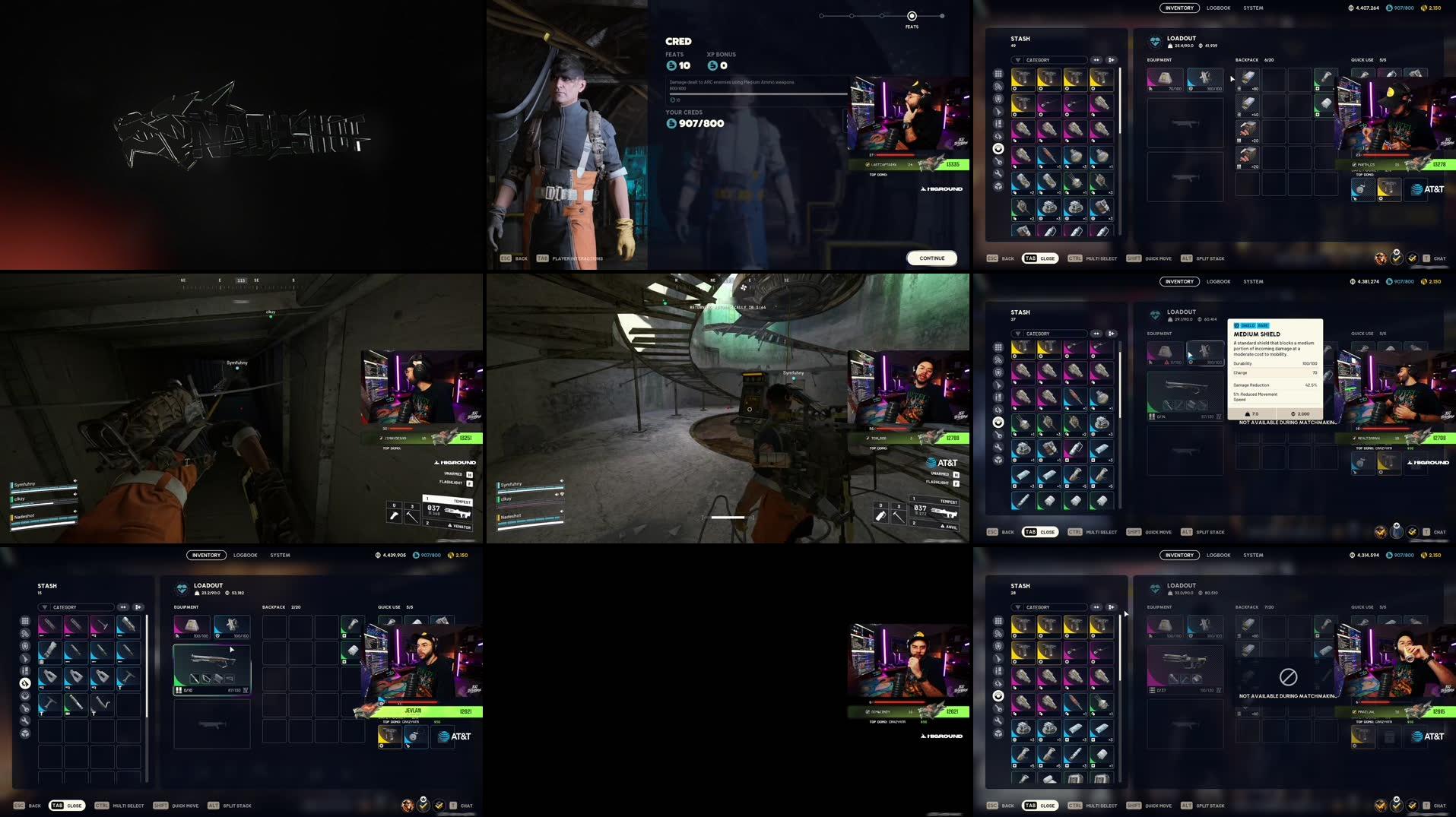
Task: Click the CONTINUE button on the CRED screen
Action: 931,258
